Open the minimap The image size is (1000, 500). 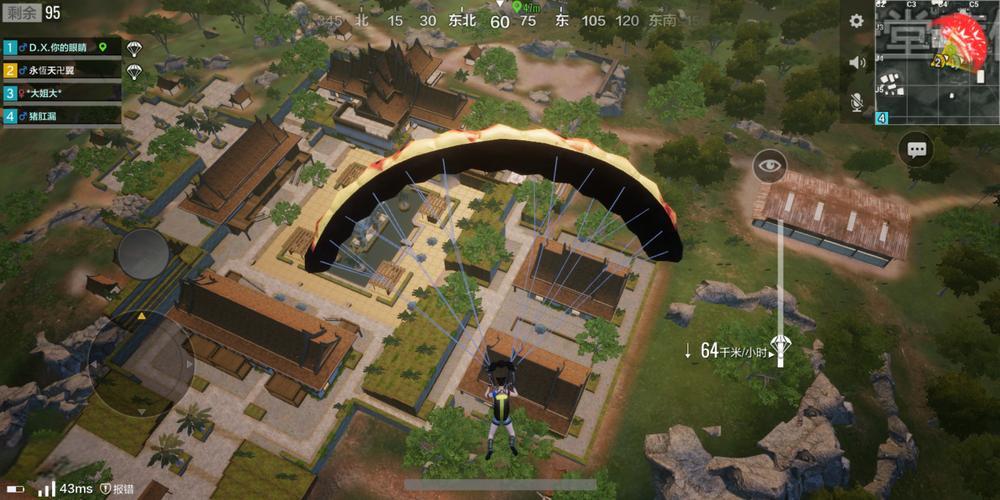coord(937,62)
